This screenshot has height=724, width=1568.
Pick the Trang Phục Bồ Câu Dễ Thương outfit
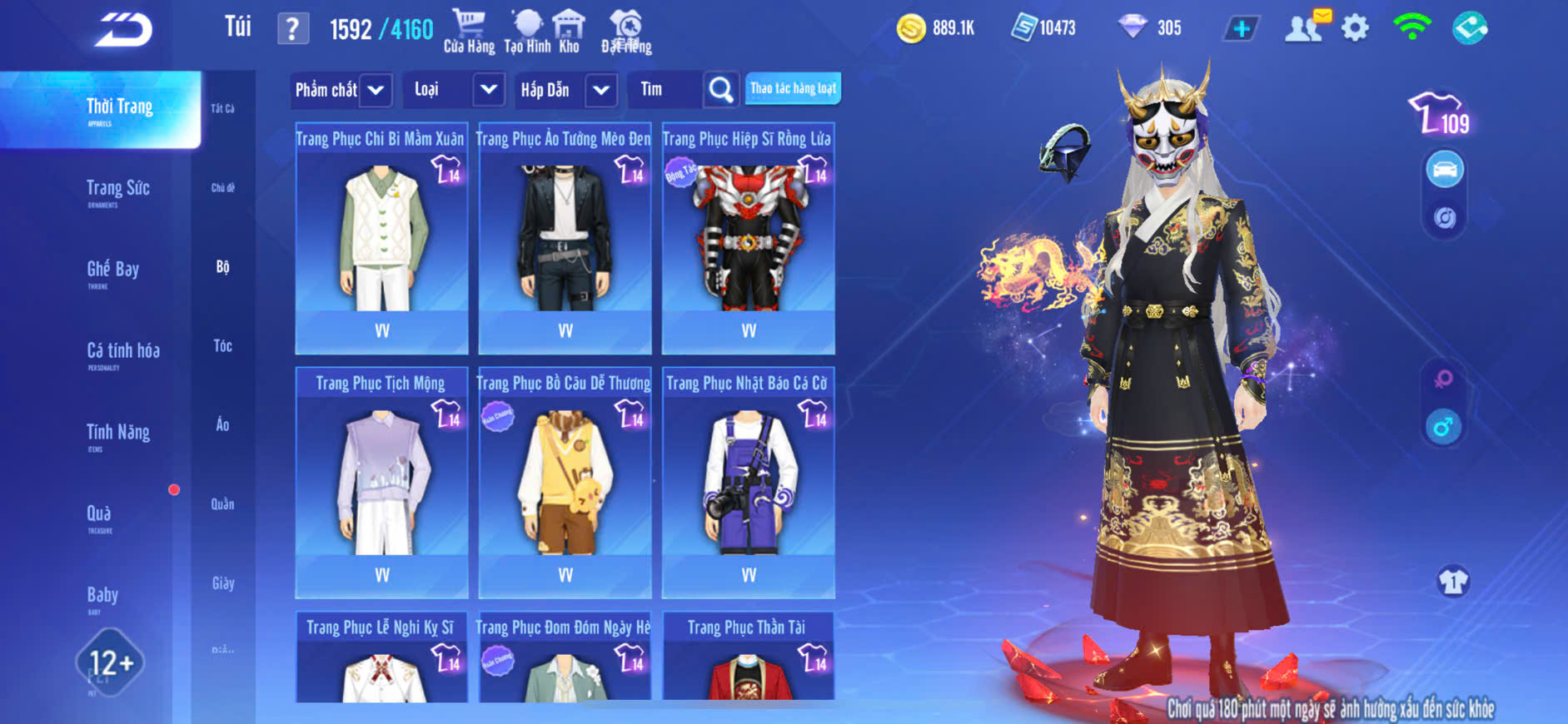click(565, 483)
